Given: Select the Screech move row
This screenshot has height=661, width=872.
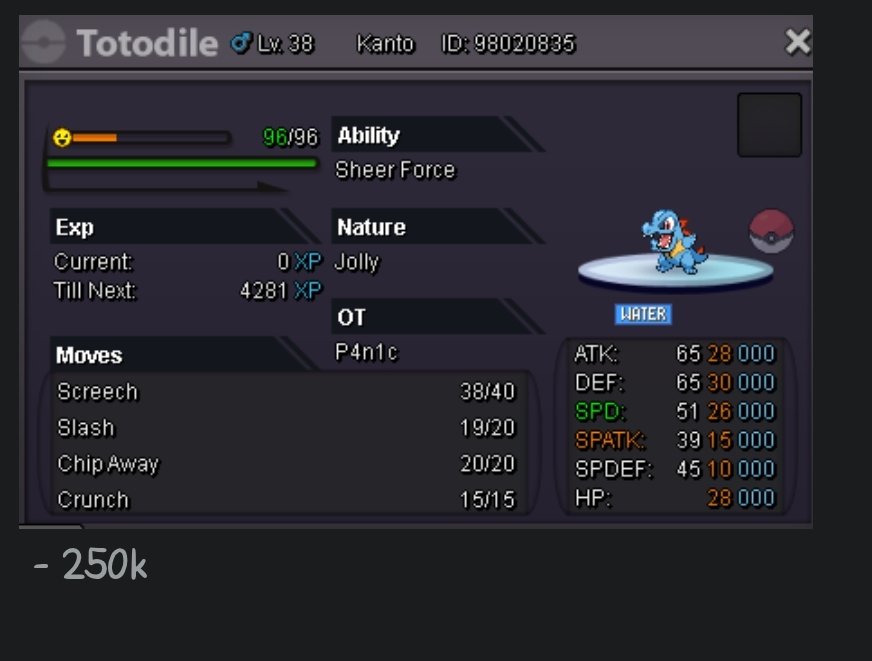Looking at the screenshot, I should coord(286,392).
